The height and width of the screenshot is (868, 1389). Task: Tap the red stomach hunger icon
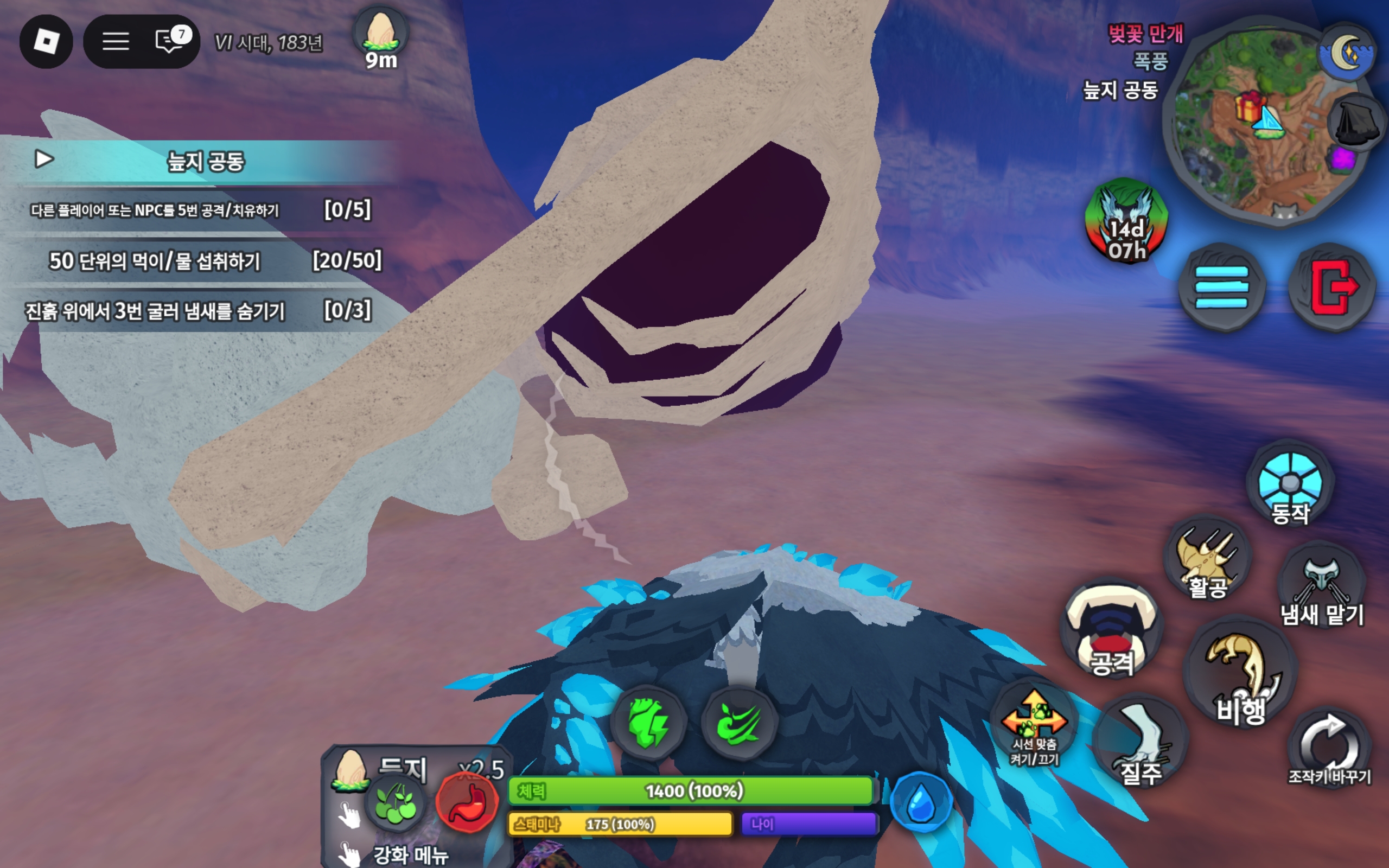(468, 802)
